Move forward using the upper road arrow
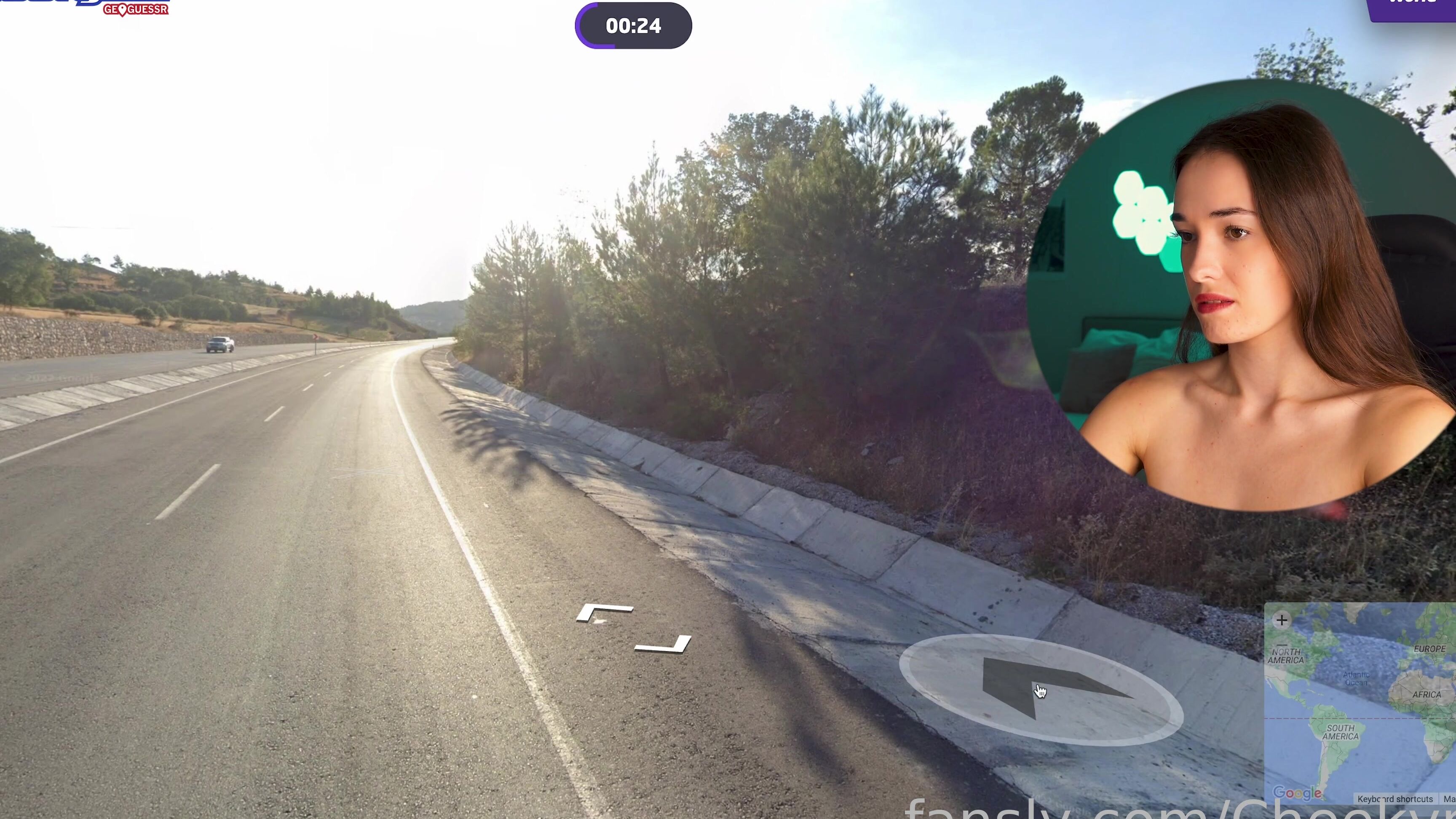 604,612
